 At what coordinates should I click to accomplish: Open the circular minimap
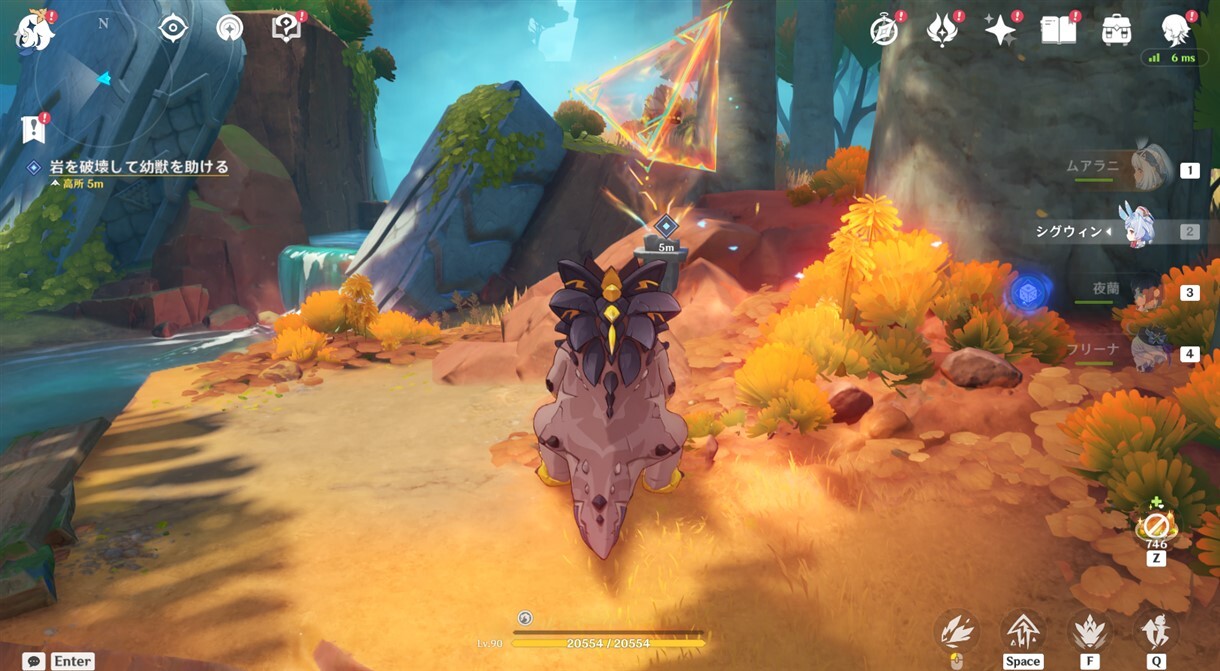point(101,78)
